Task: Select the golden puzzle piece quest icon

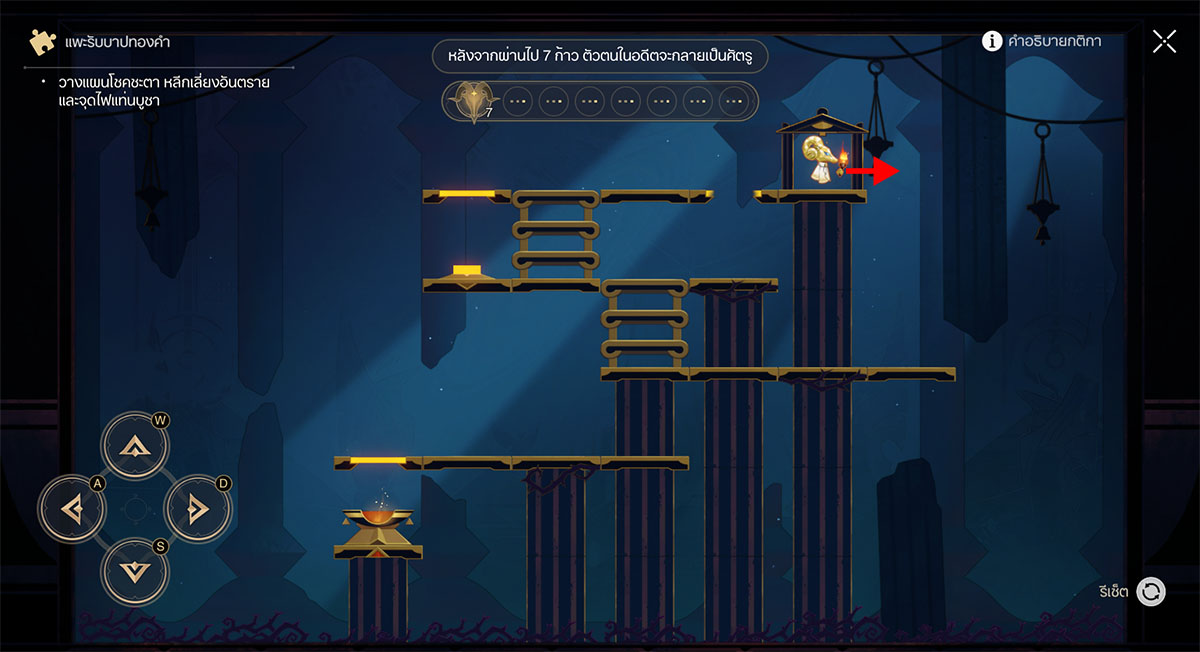Action: (43, 42)
